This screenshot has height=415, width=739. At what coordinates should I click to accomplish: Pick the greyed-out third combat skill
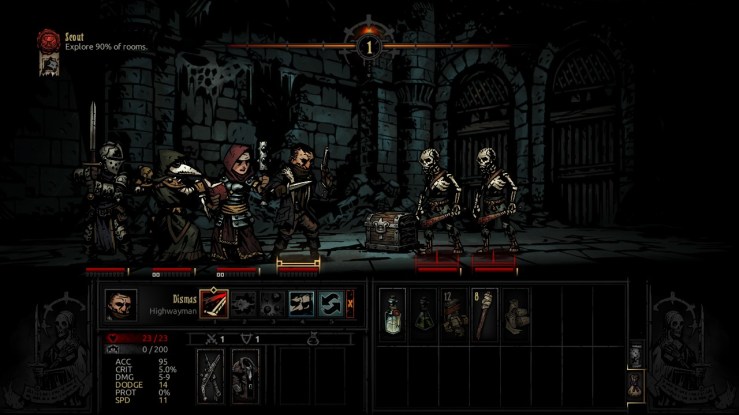[271, 303]
